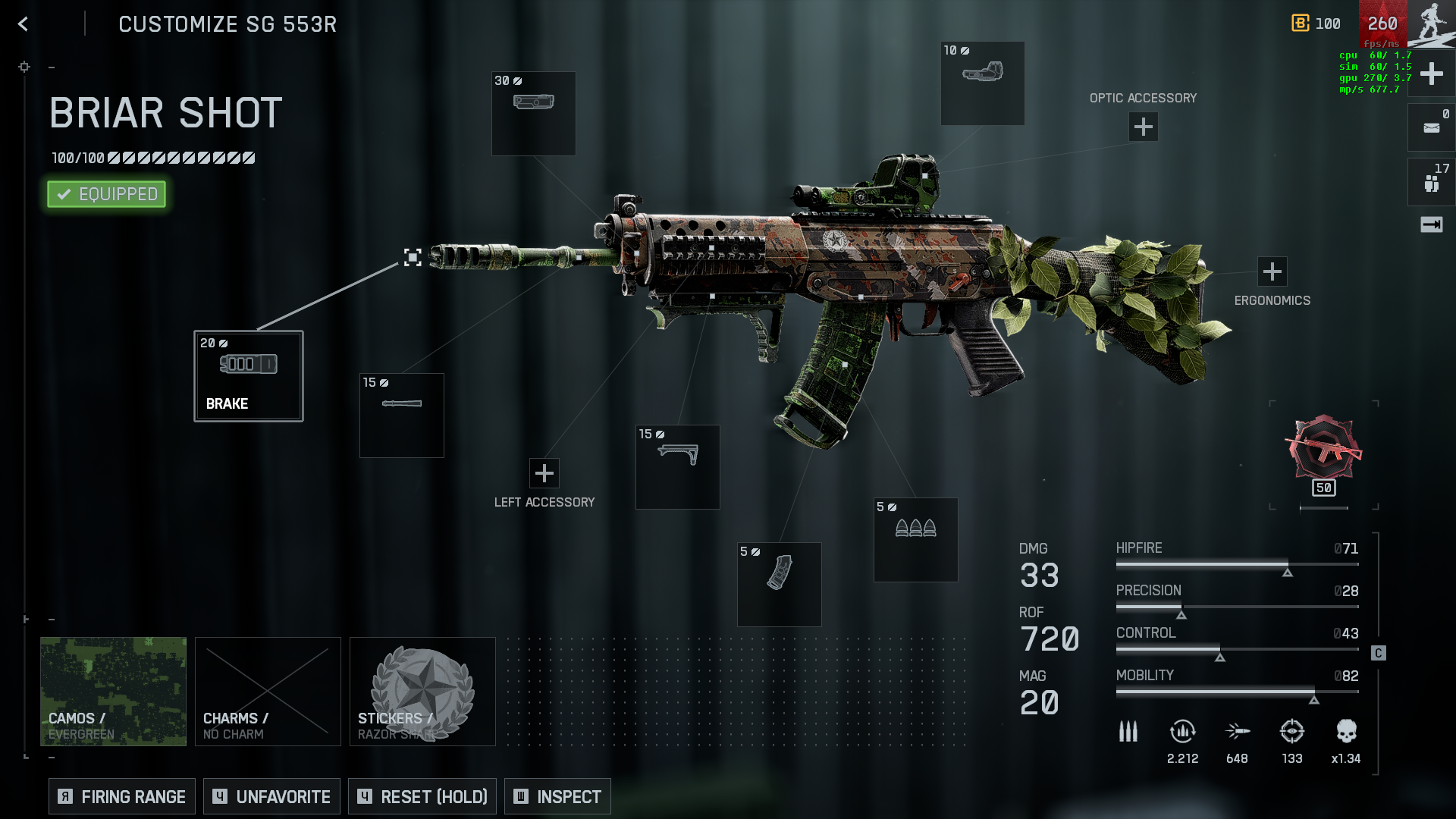Open Camos Evergreen tile
The width and height of the screenshot is (1456, 819).
tap(113, 691)
